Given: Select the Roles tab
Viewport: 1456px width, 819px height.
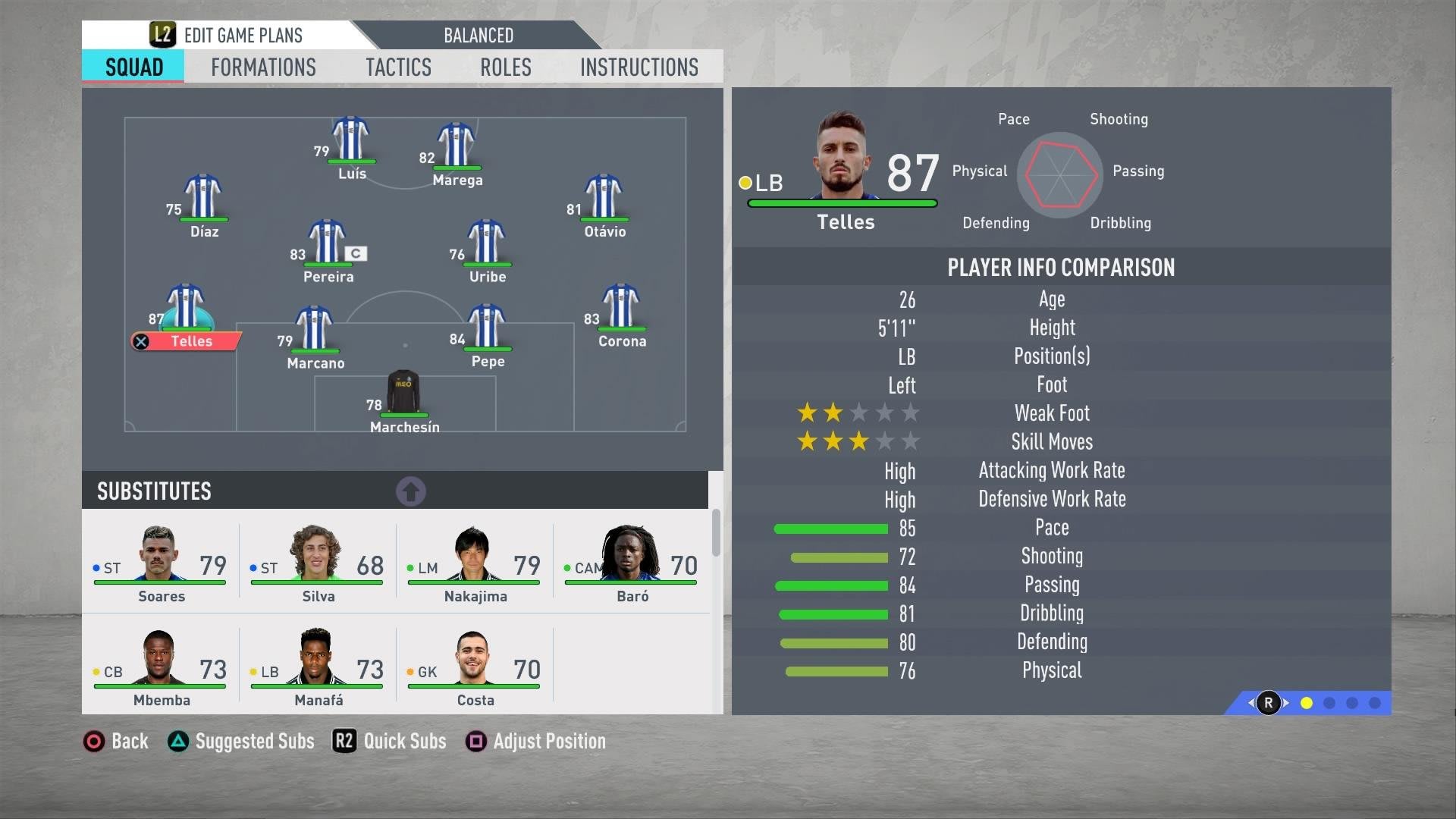Looking at the screenshot, I should [x=505, y=67].
